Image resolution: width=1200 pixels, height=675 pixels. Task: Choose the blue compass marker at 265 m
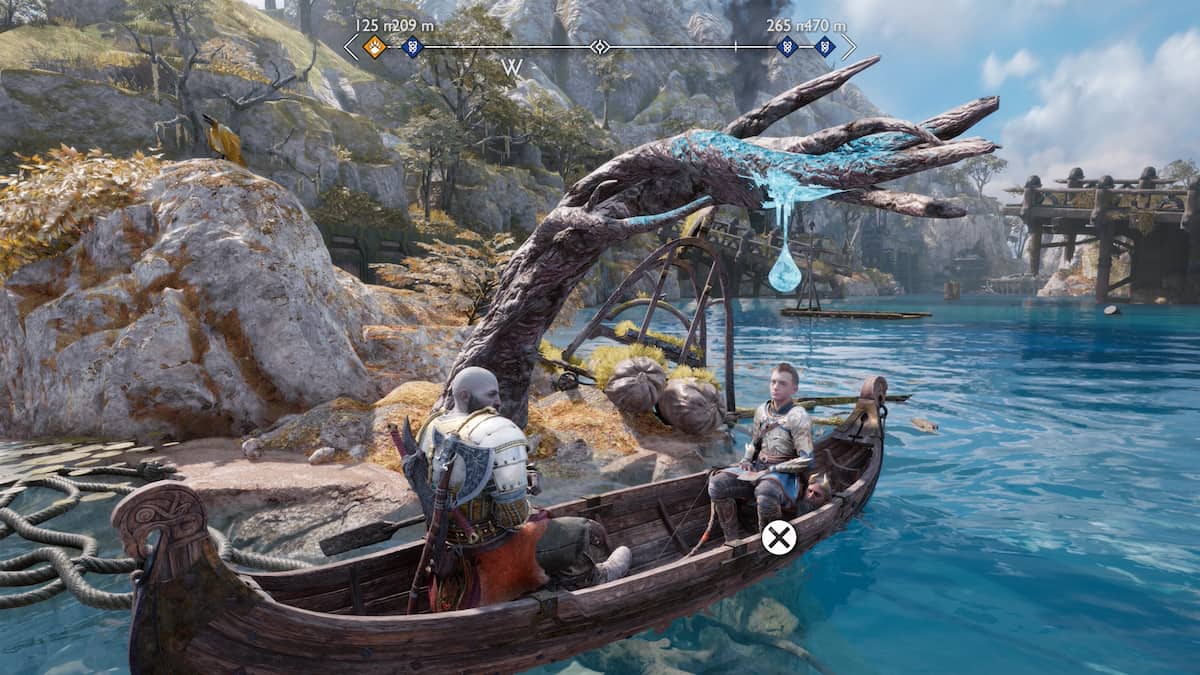coord(787,46)
